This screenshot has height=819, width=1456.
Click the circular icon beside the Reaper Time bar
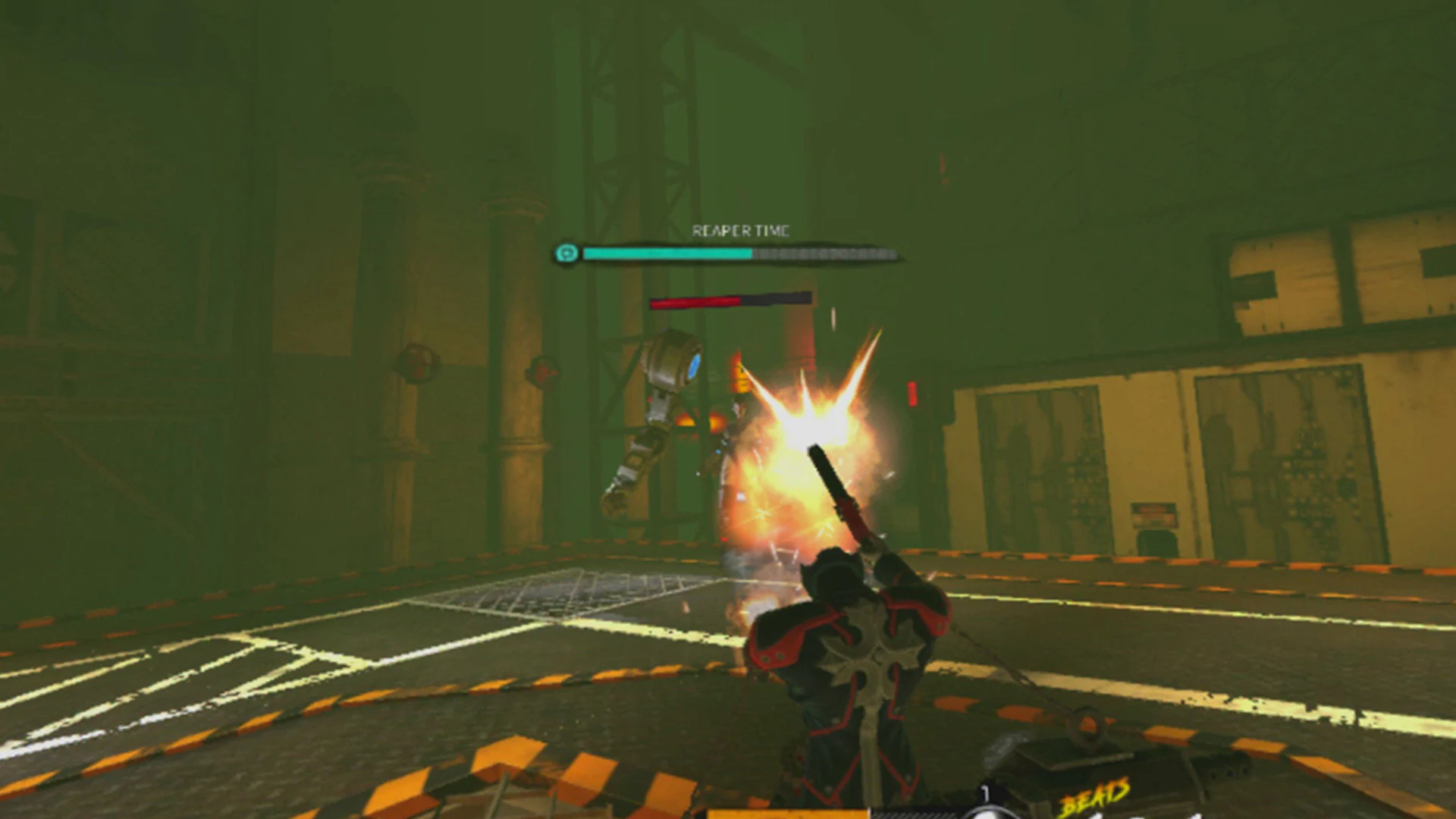point(565,253)
